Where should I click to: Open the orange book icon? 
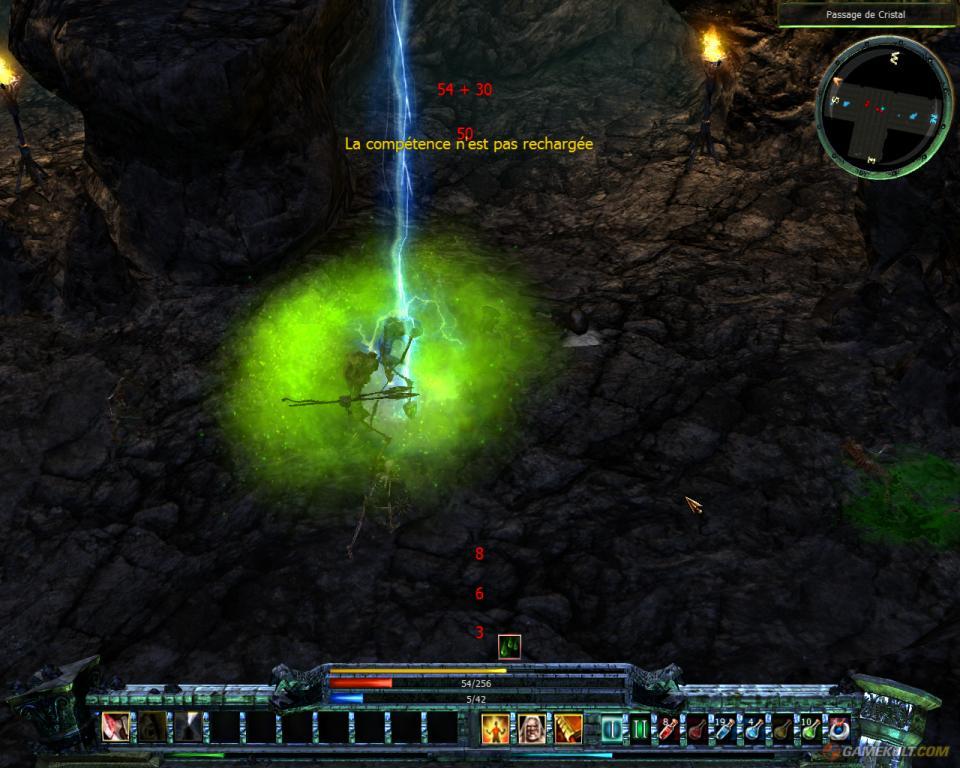click(568, 728)
